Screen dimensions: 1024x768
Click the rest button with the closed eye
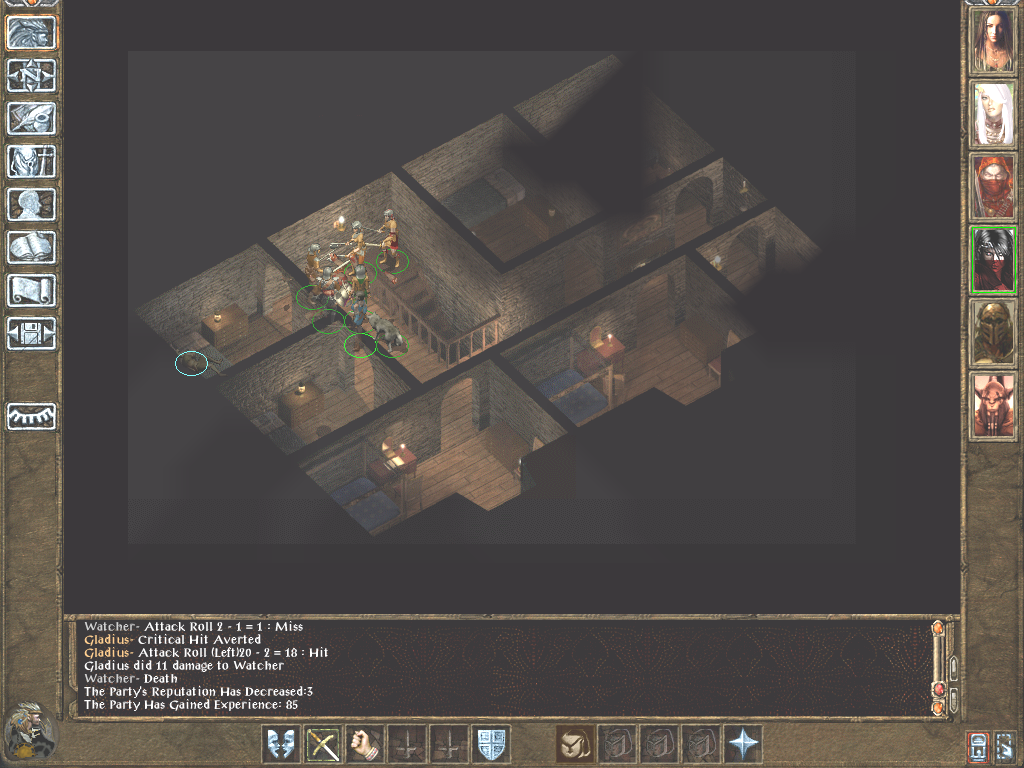(x=32, y=416)
